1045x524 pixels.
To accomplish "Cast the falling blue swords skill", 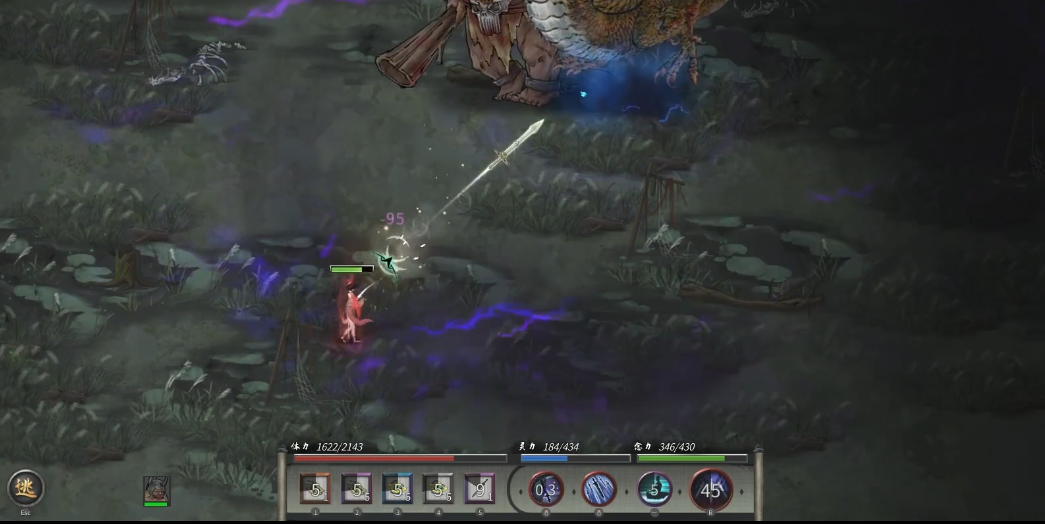I will [x=599, y=490].
